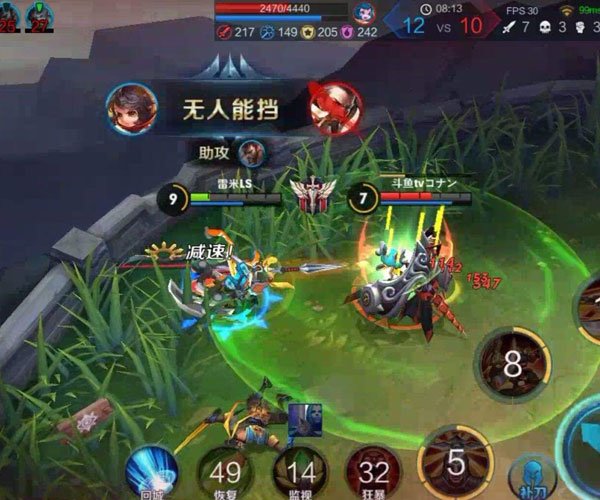Use the 恢复 heal spell

[x=225, y=473]
